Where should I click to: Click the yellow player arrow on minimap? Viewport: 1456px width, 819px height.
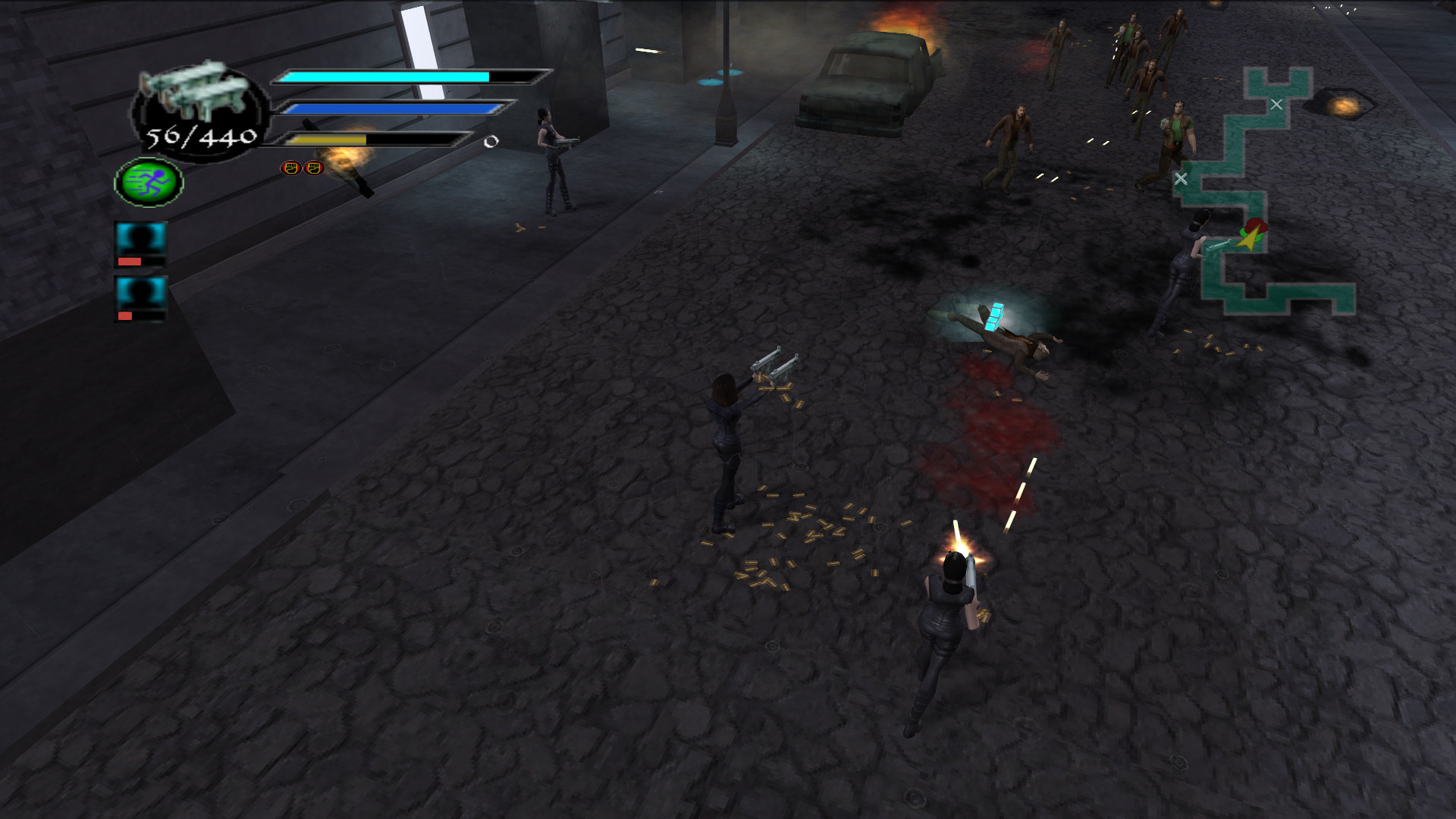point(1247,240)
